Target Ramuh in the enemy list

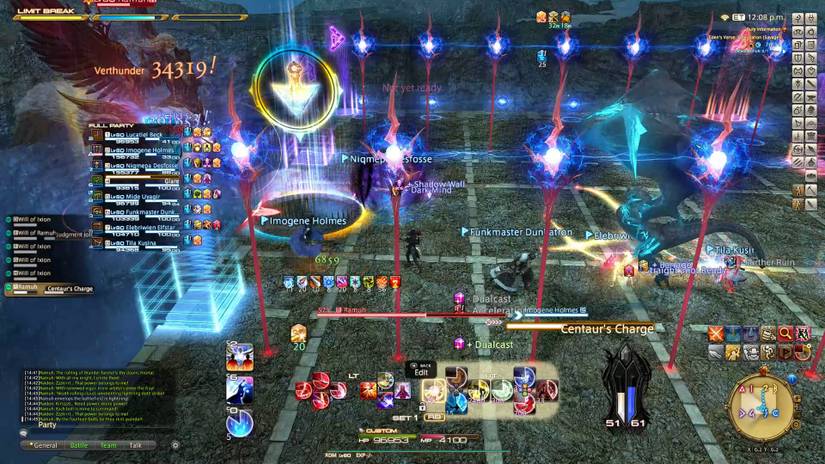coord(28,288)
